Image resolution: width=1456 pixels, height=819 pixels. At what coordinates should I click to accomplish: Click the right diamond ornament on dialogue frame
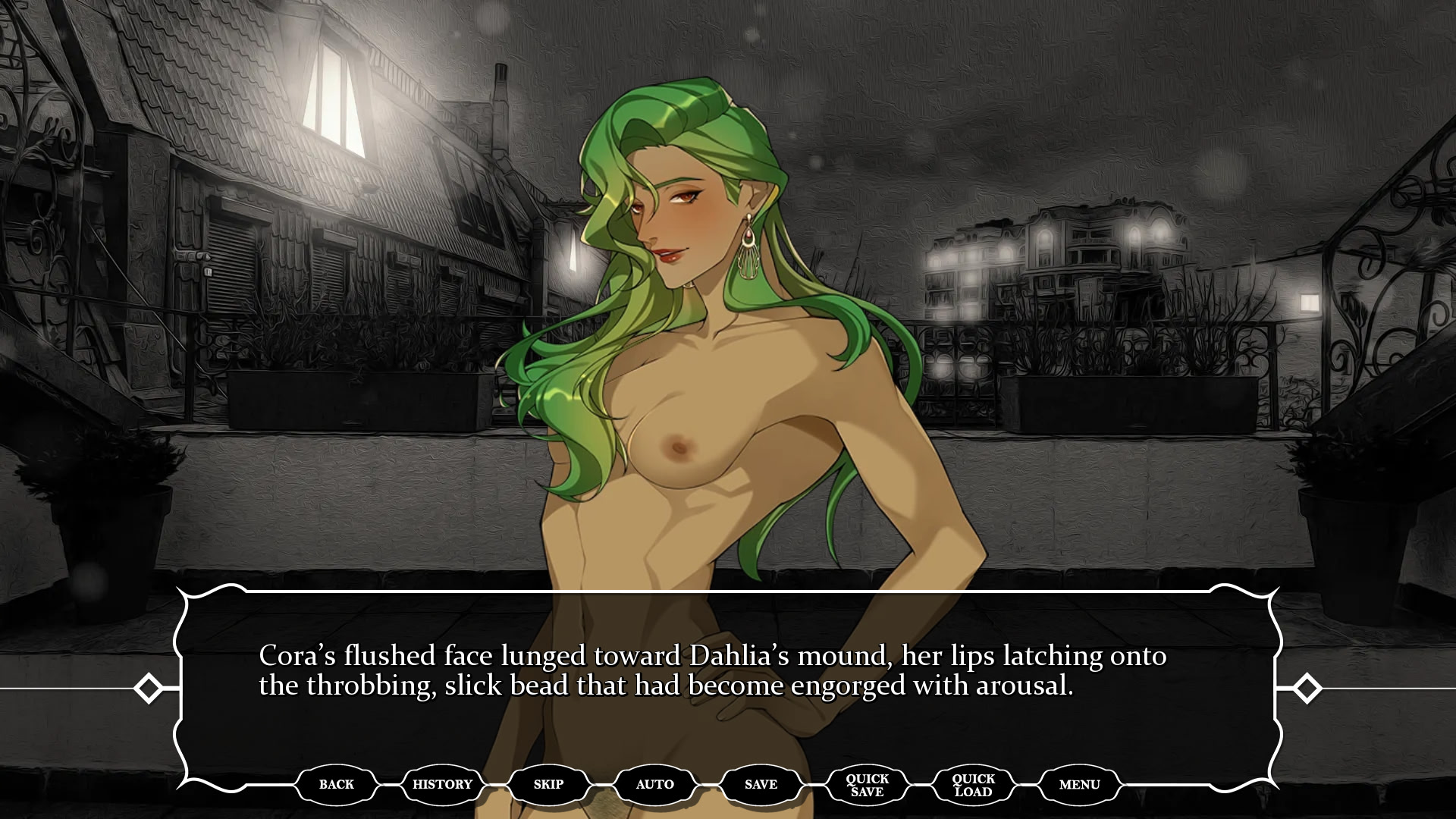[x=1307, y=689]
